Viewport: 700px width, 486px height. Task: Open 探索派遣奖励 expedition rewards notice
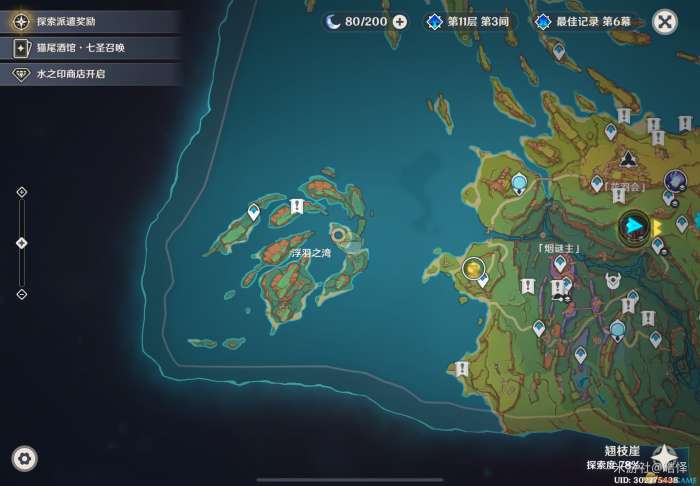coord(90,21)
